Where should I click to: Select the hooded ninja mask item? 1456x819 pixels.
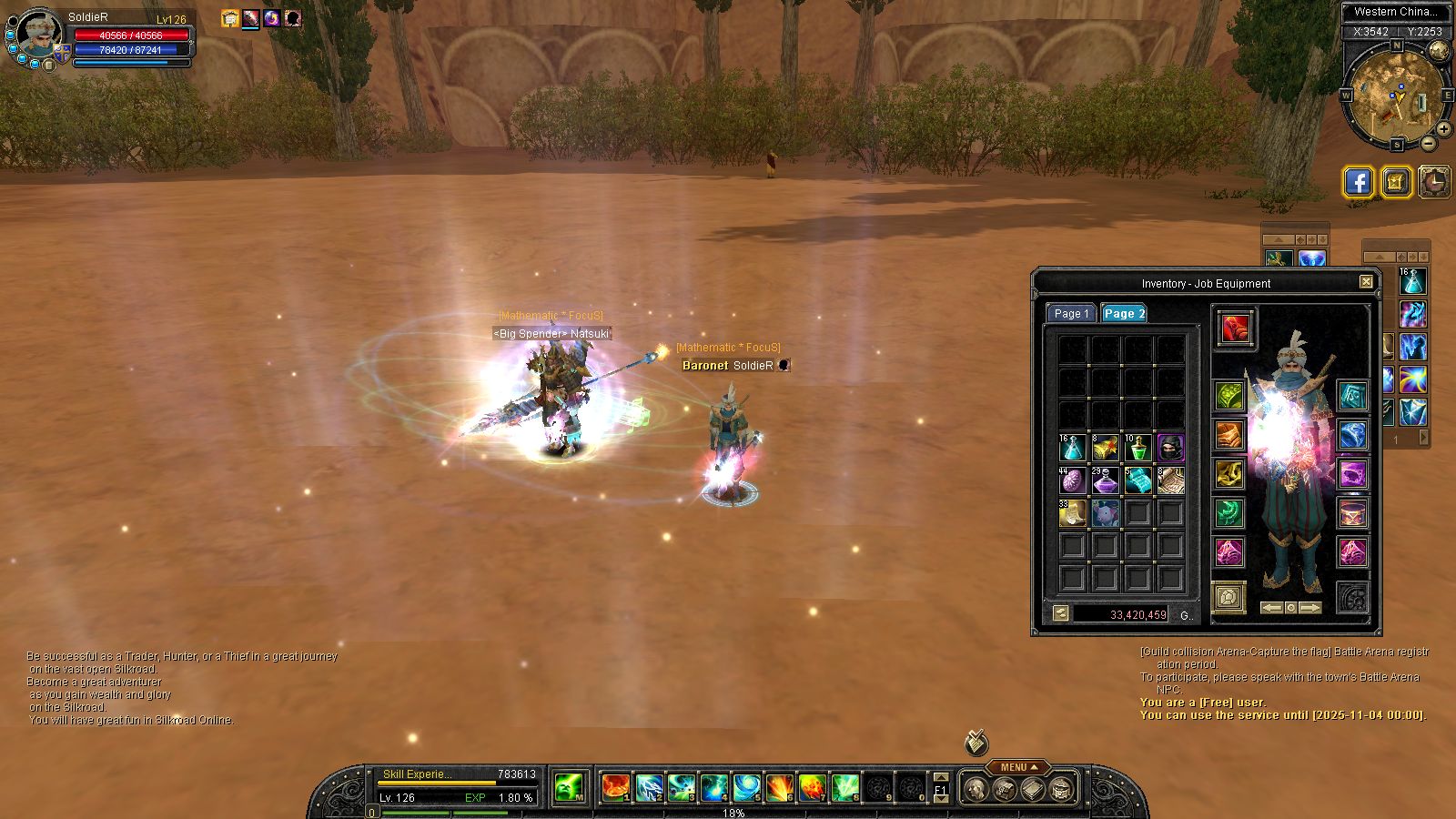(1170, 448)
